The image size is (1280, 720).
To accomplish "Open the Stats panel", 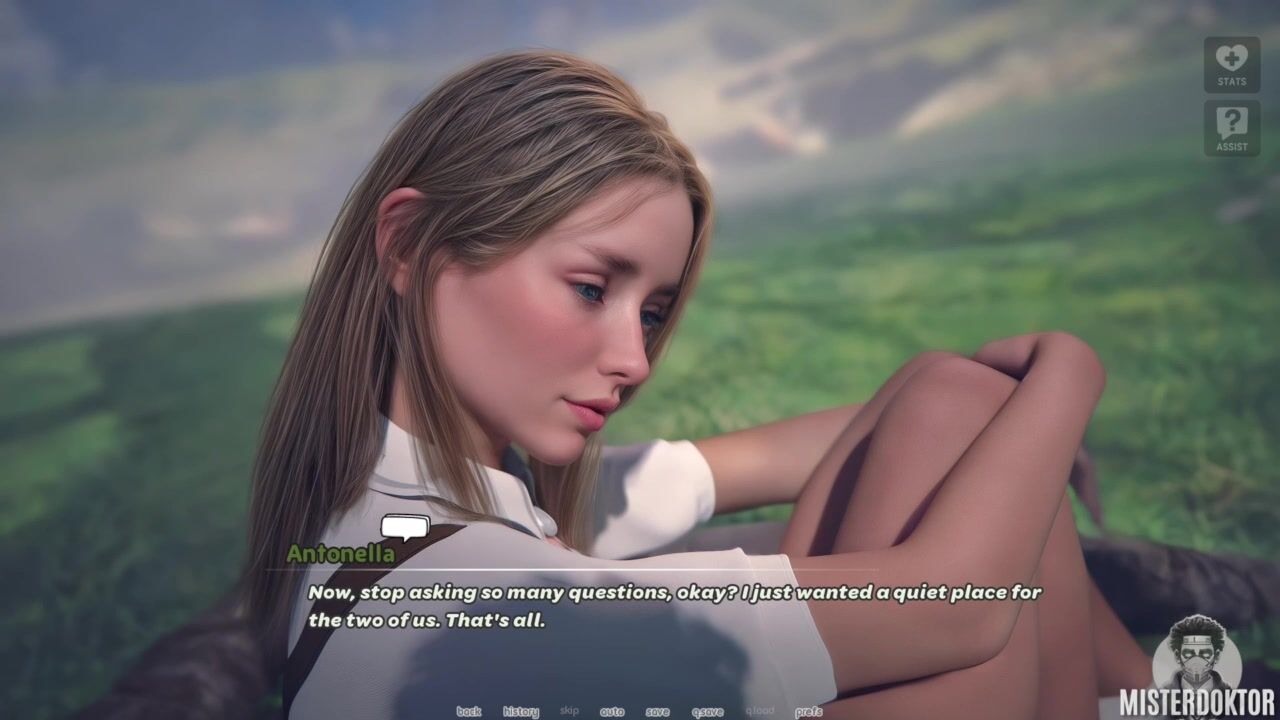I will click(1231, 65).
